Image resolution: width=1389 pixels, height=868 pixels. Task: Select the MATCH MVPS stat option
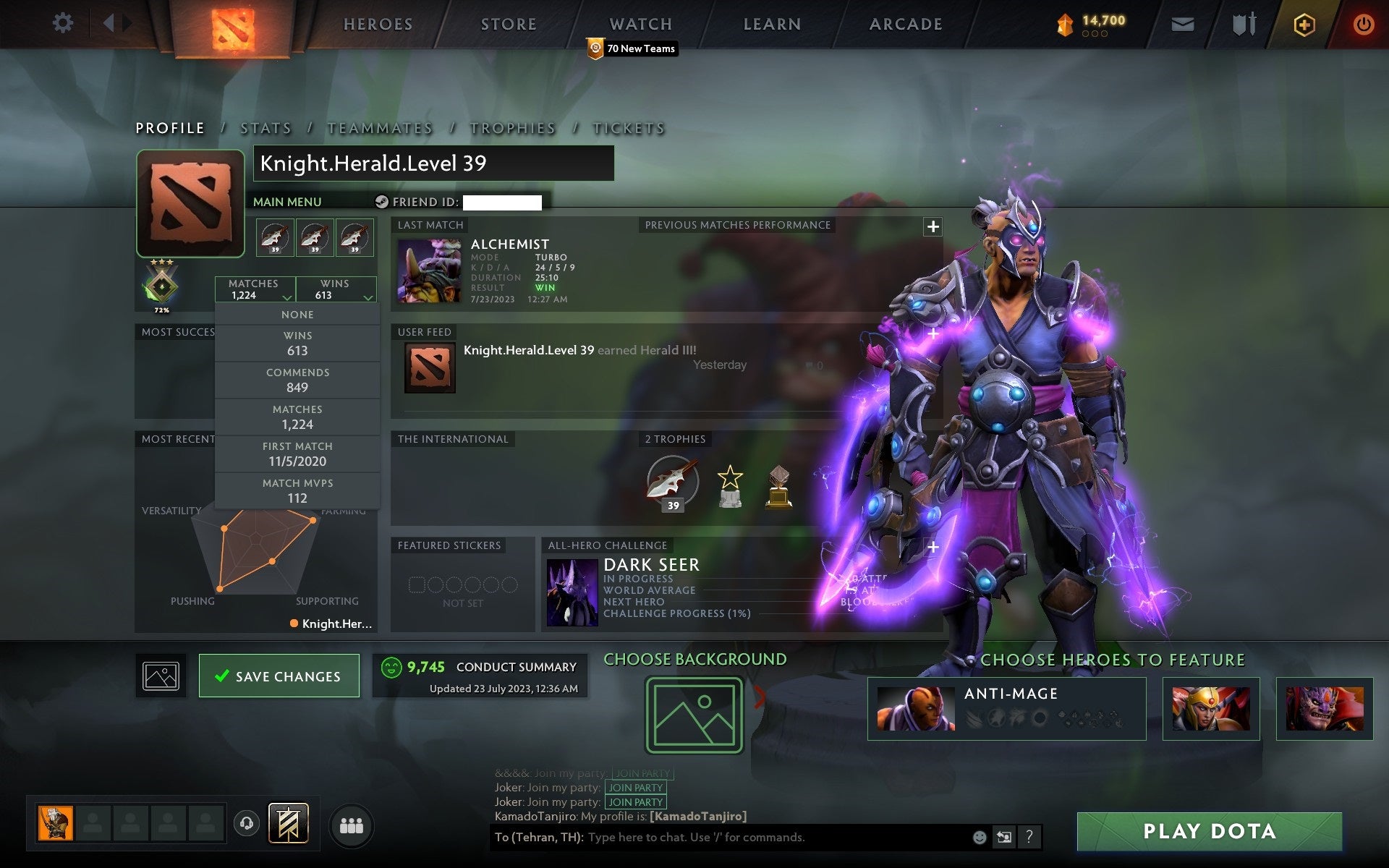pyautogui.click(x=298, y=490)
